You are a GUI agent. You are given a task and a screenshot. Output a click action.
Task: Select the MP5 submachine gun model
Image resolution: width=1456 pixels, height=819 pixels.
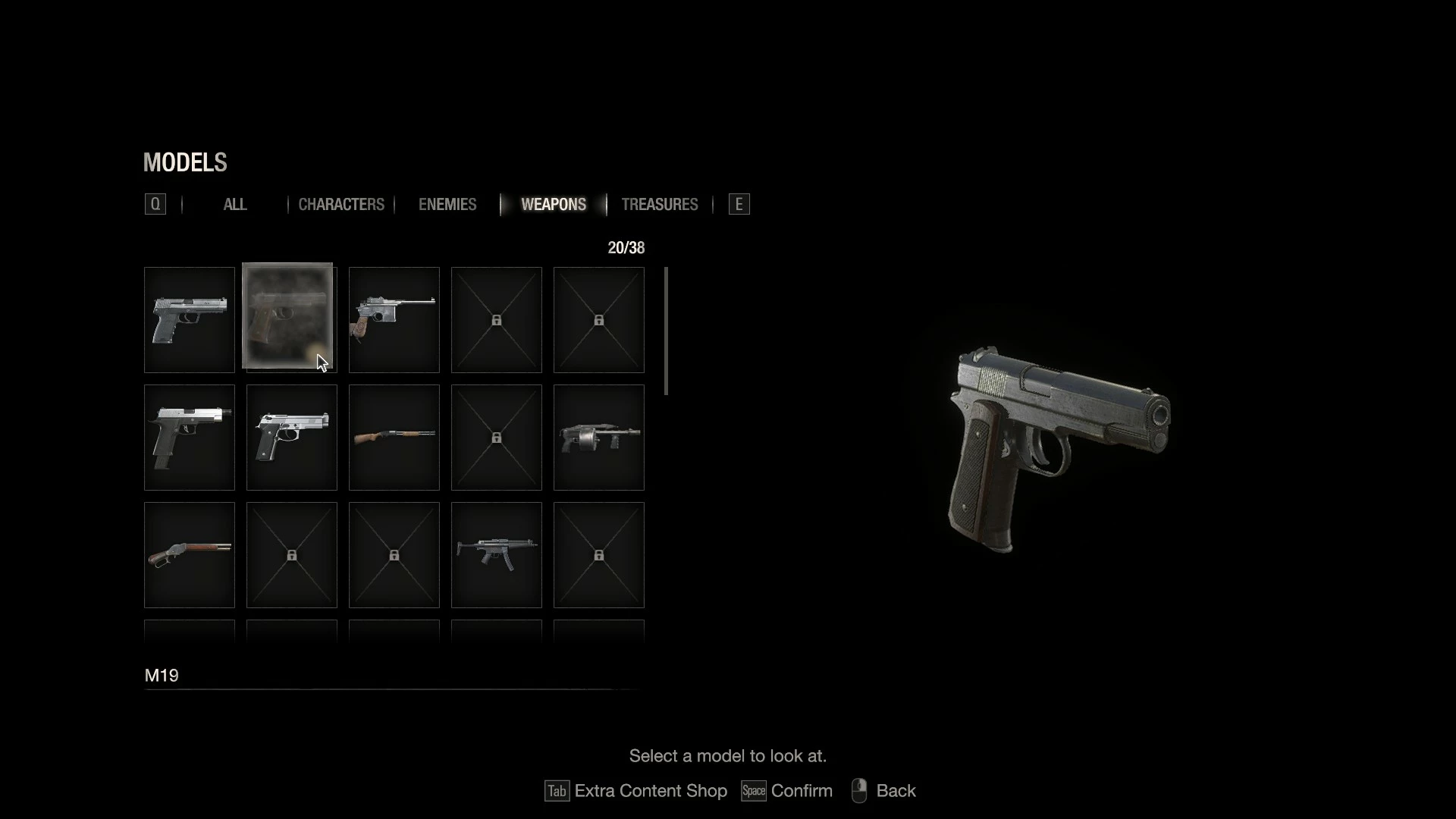pos(497,555)
